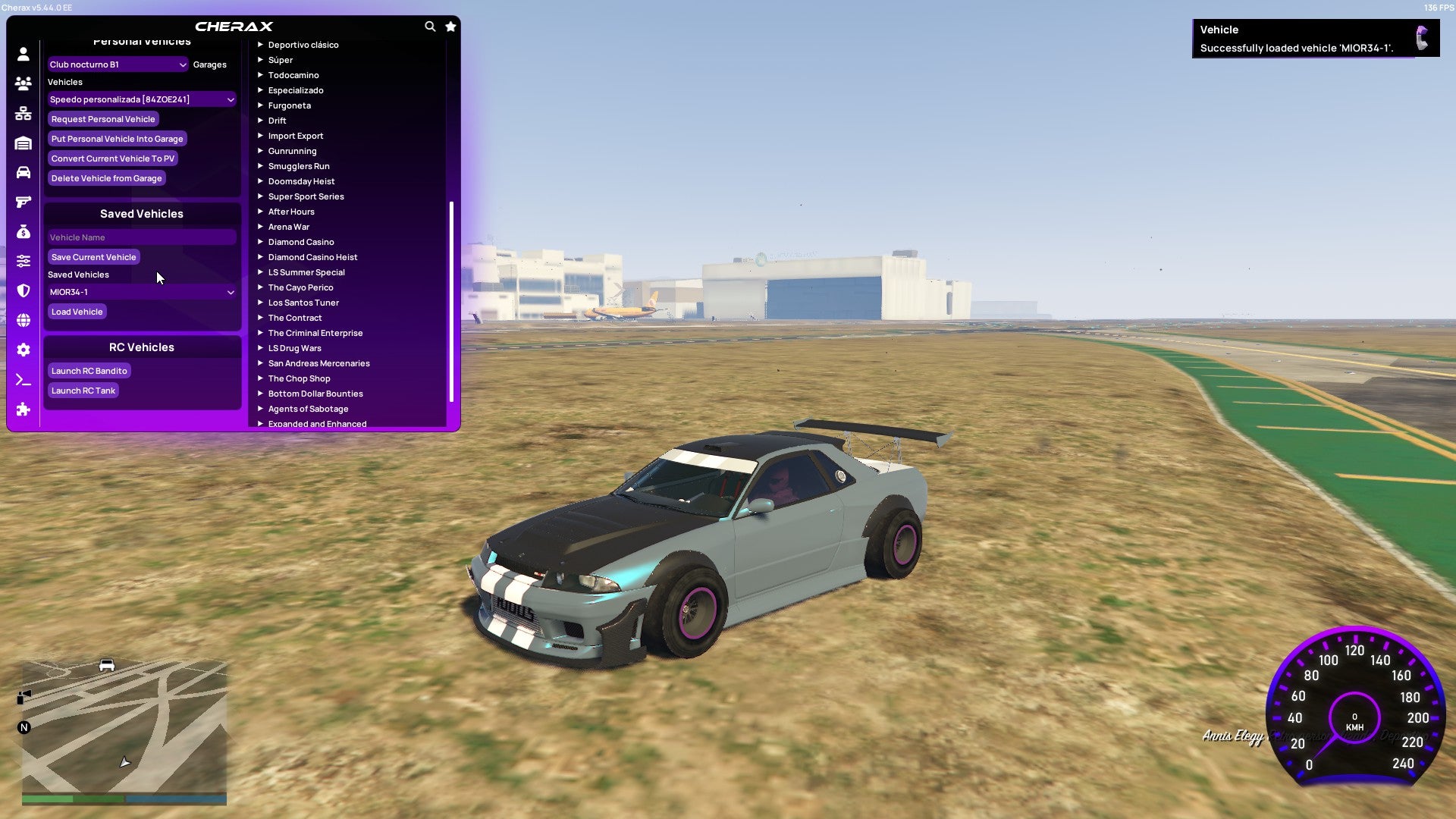Open the Club nocturno B1 garage dropdown
Screen dimensions: 1456x819
(x=118, y=64)
